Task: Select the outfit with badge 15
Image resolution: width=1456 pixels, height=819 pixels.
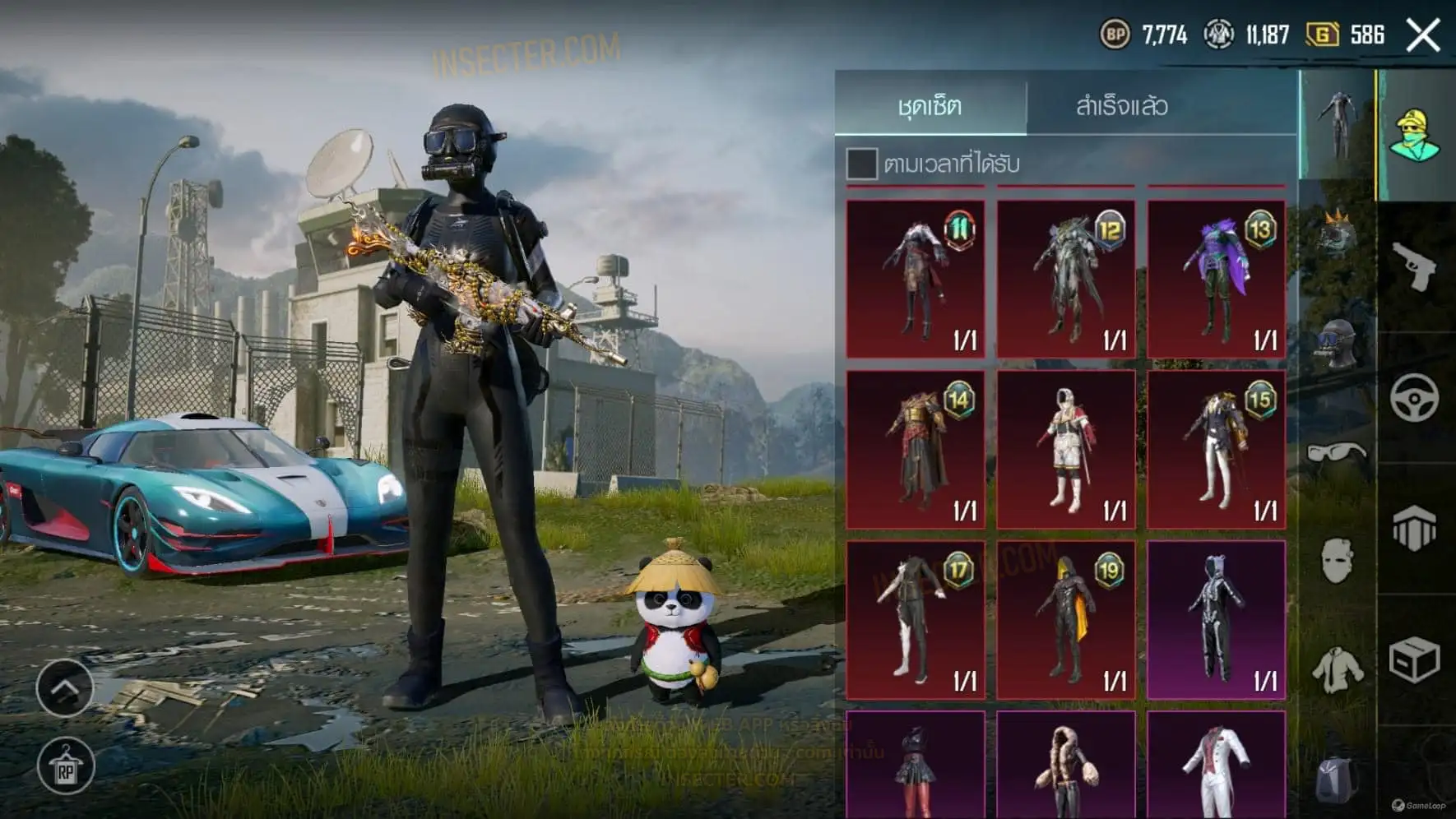Action: (1216, 449)
